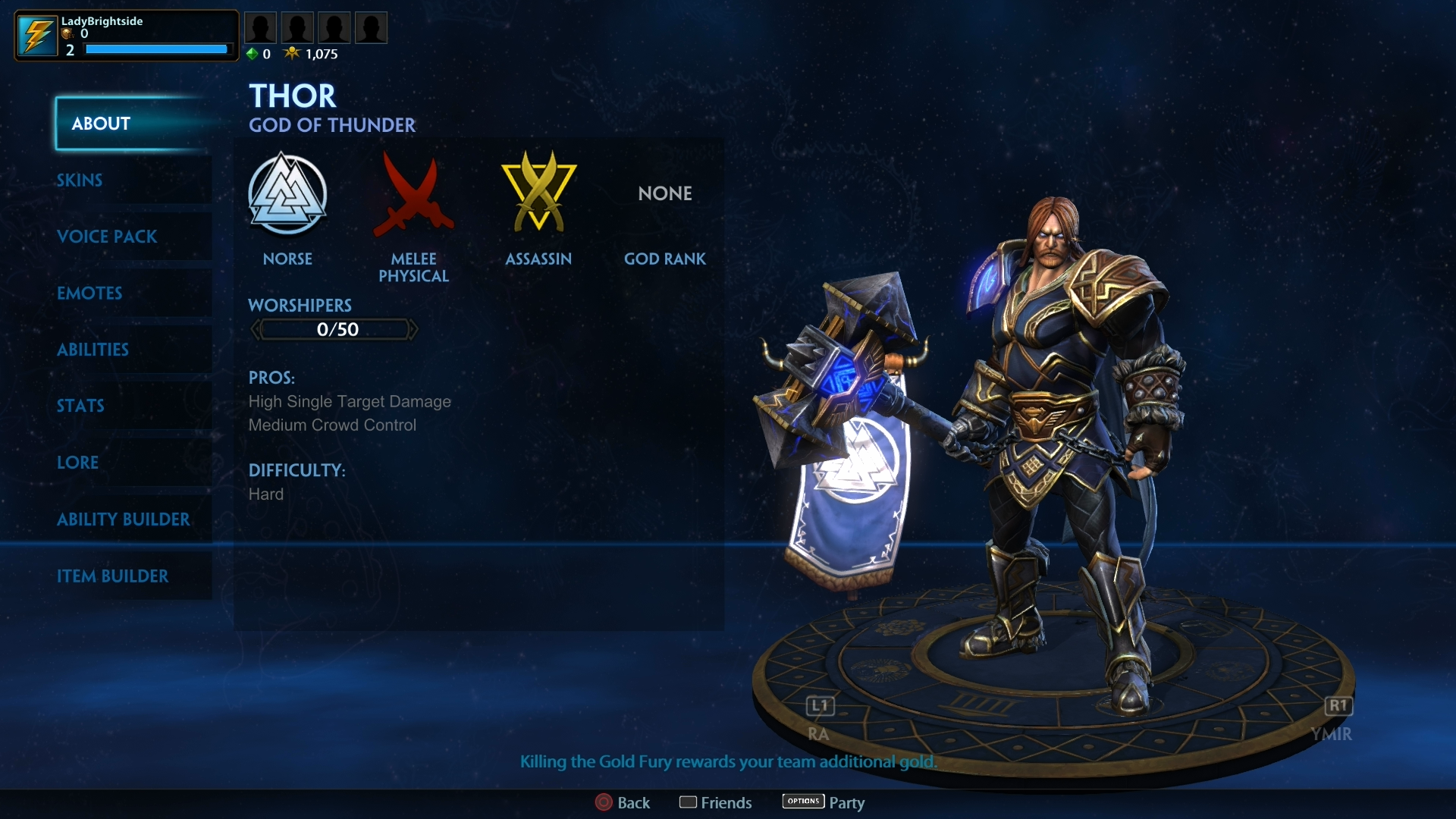This screenshot has width=1456, height=819.
Task: Switch to the SKINS tab
Action: coord(79,180)
